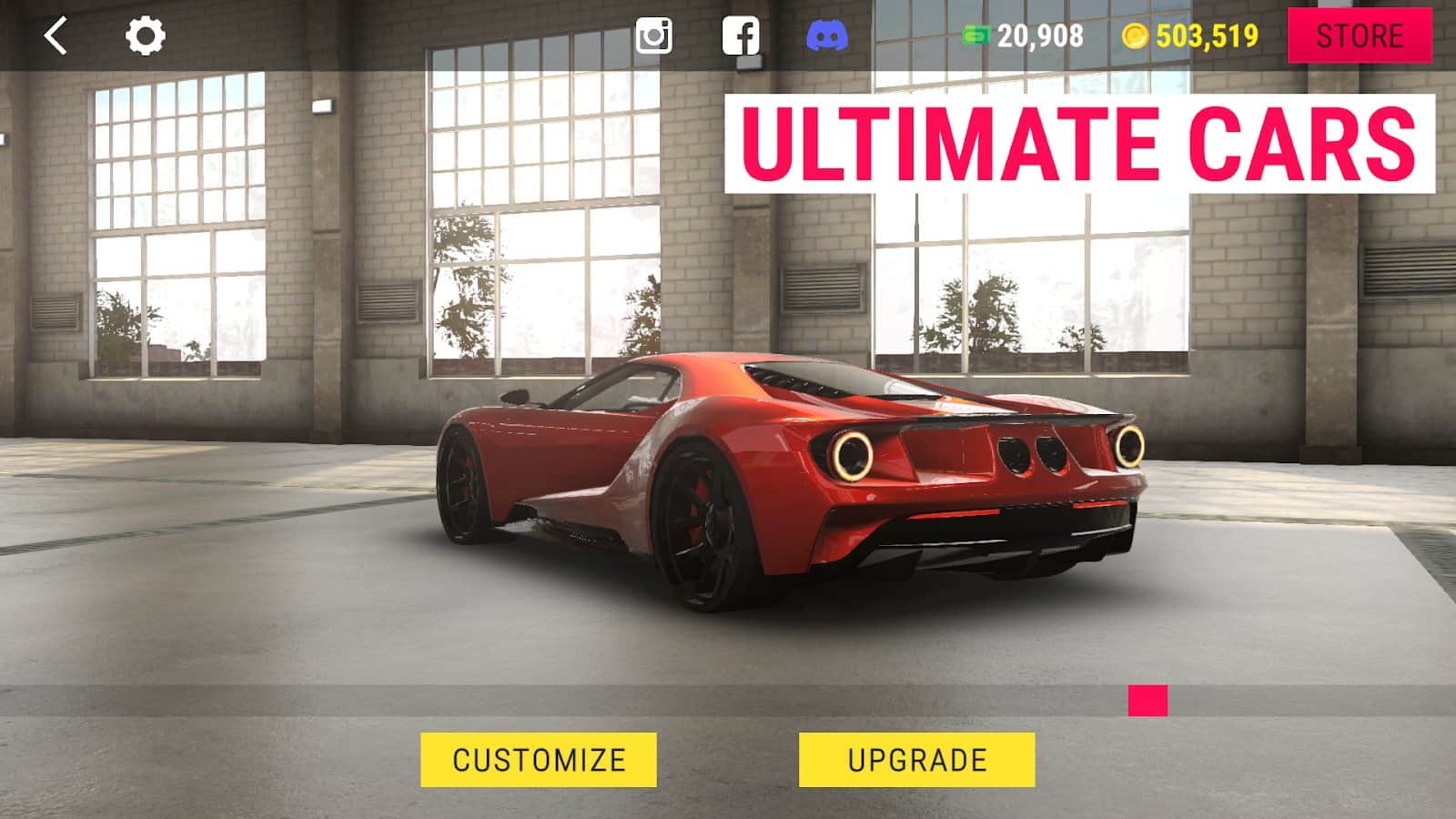Tap the back arrow to exit garage
Screen dimensions: 1456x819
tap(56, 36)
